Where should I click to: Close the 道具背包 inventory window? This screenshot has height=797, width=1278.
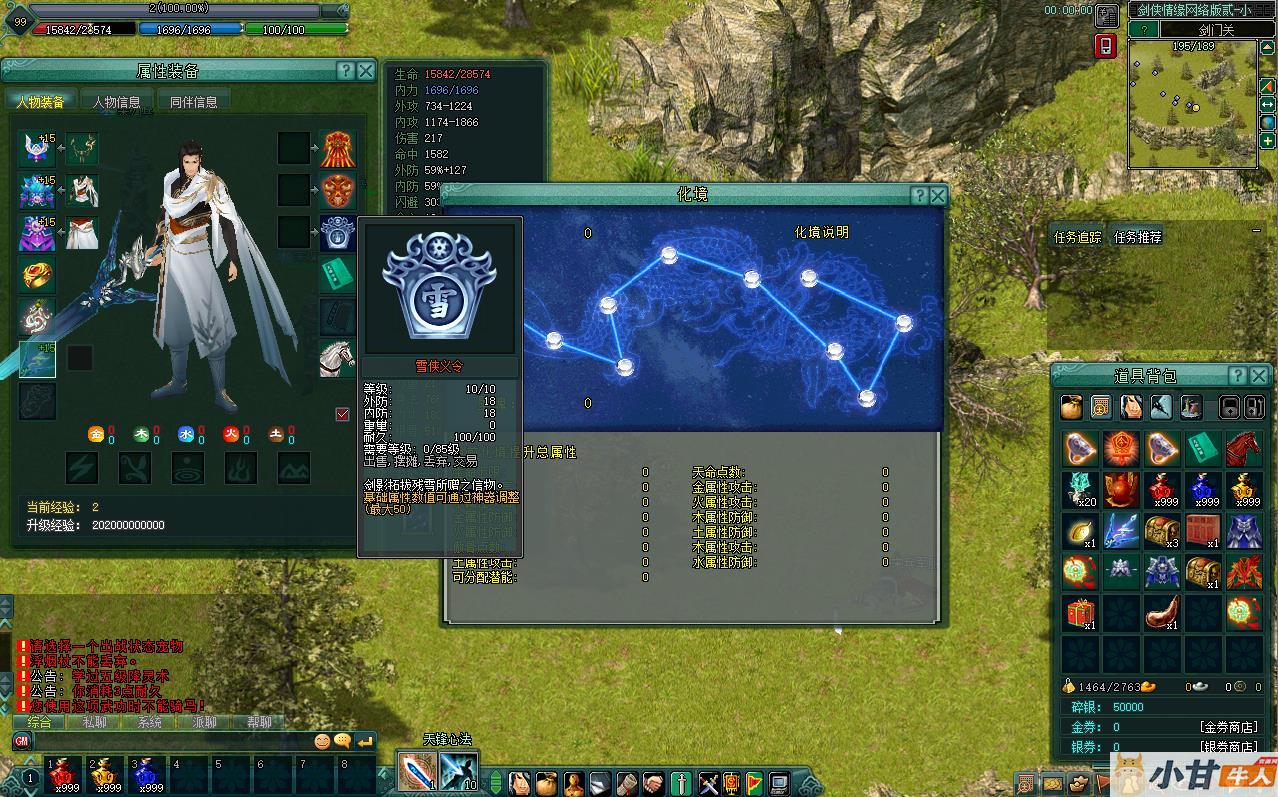coord(1260,376)
